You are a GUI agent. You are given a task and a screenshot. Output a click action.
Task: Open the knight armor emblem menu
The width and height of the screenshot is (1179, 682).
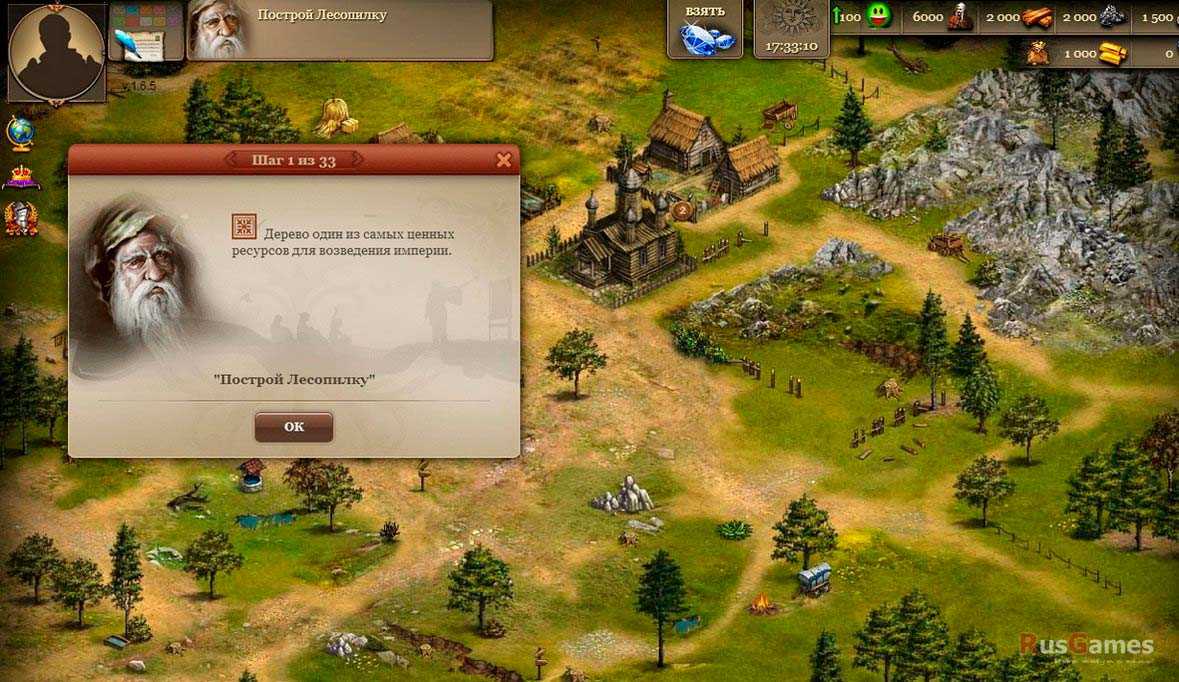point(21,218)
